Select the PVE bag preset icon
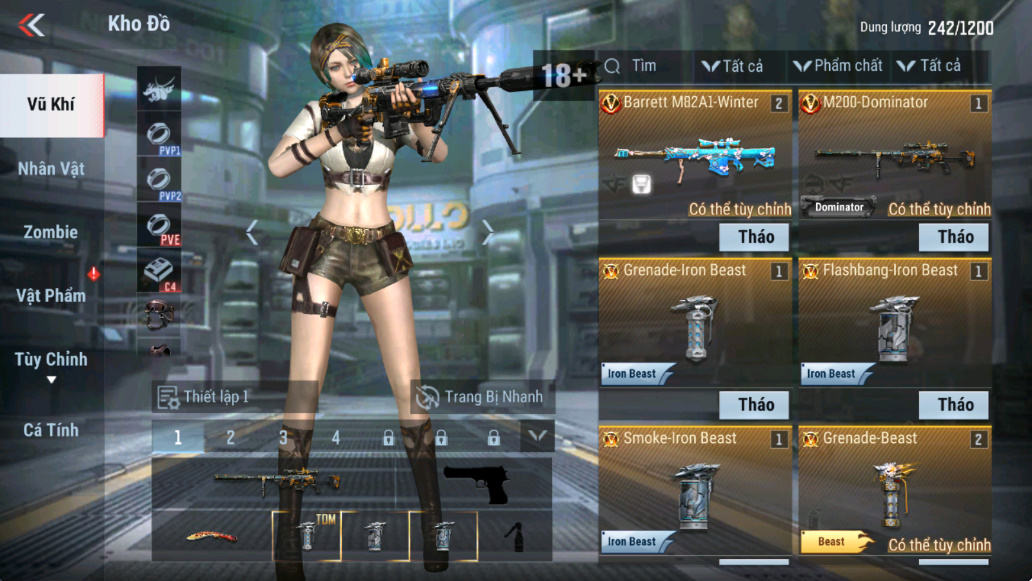The image size is (1032, 581). [x=158, y=229]
